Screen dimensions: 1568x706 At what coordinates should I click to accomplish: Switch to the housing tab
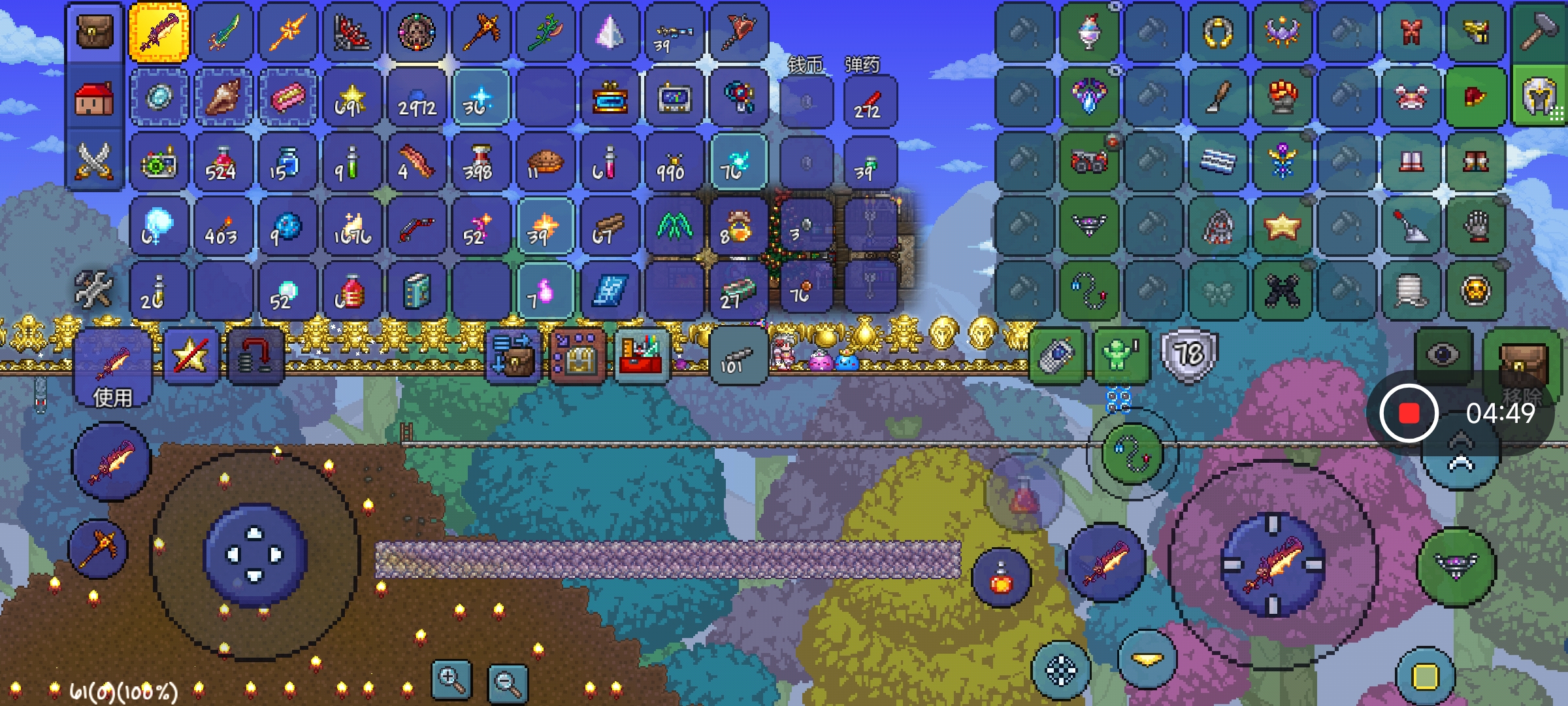coord(95,98)
